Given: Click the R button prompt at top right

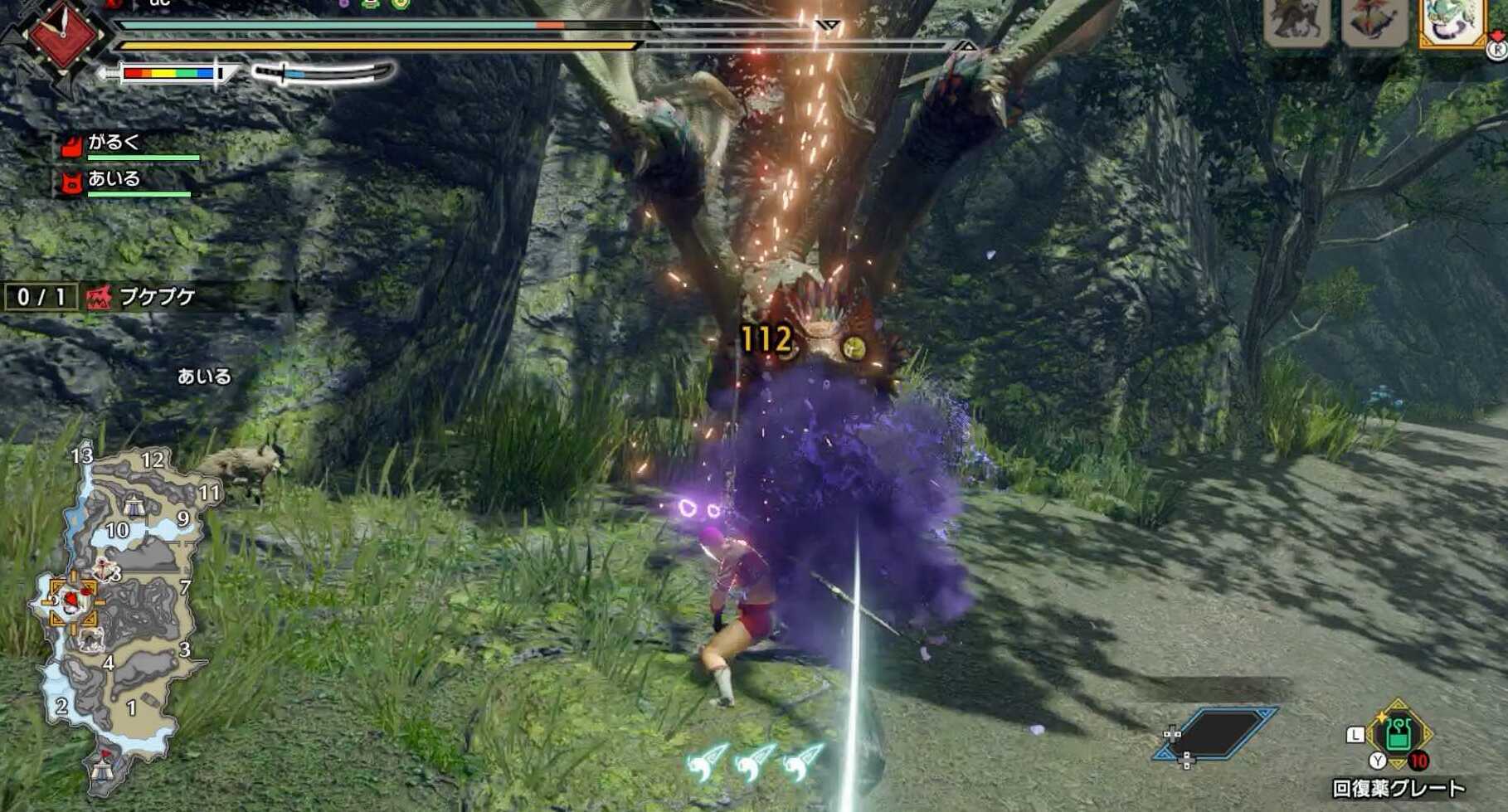Looking at the screenshot, I should pyautogui.click(x=1497, y=50).
